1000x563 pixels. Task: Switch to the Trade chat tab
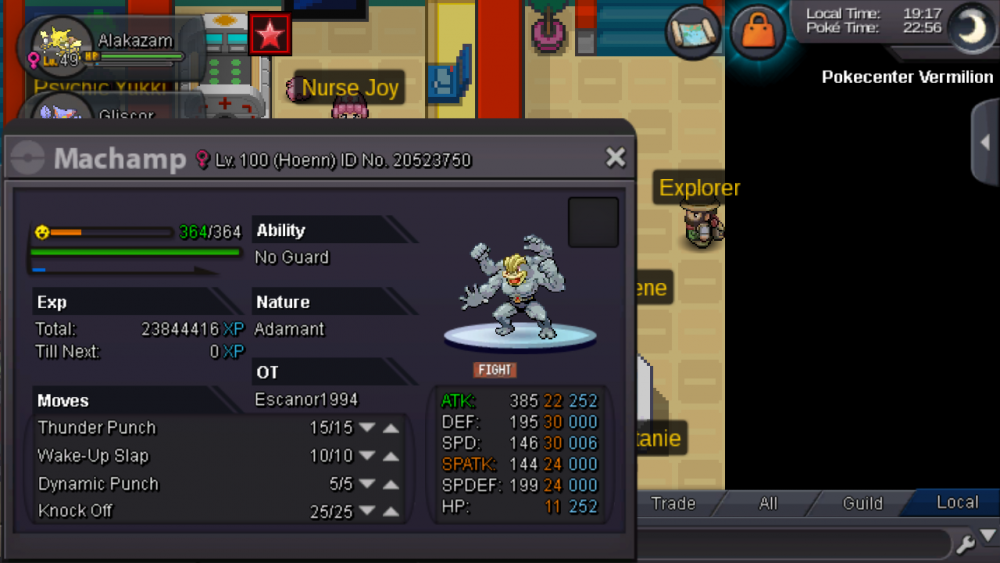[673, 503]
